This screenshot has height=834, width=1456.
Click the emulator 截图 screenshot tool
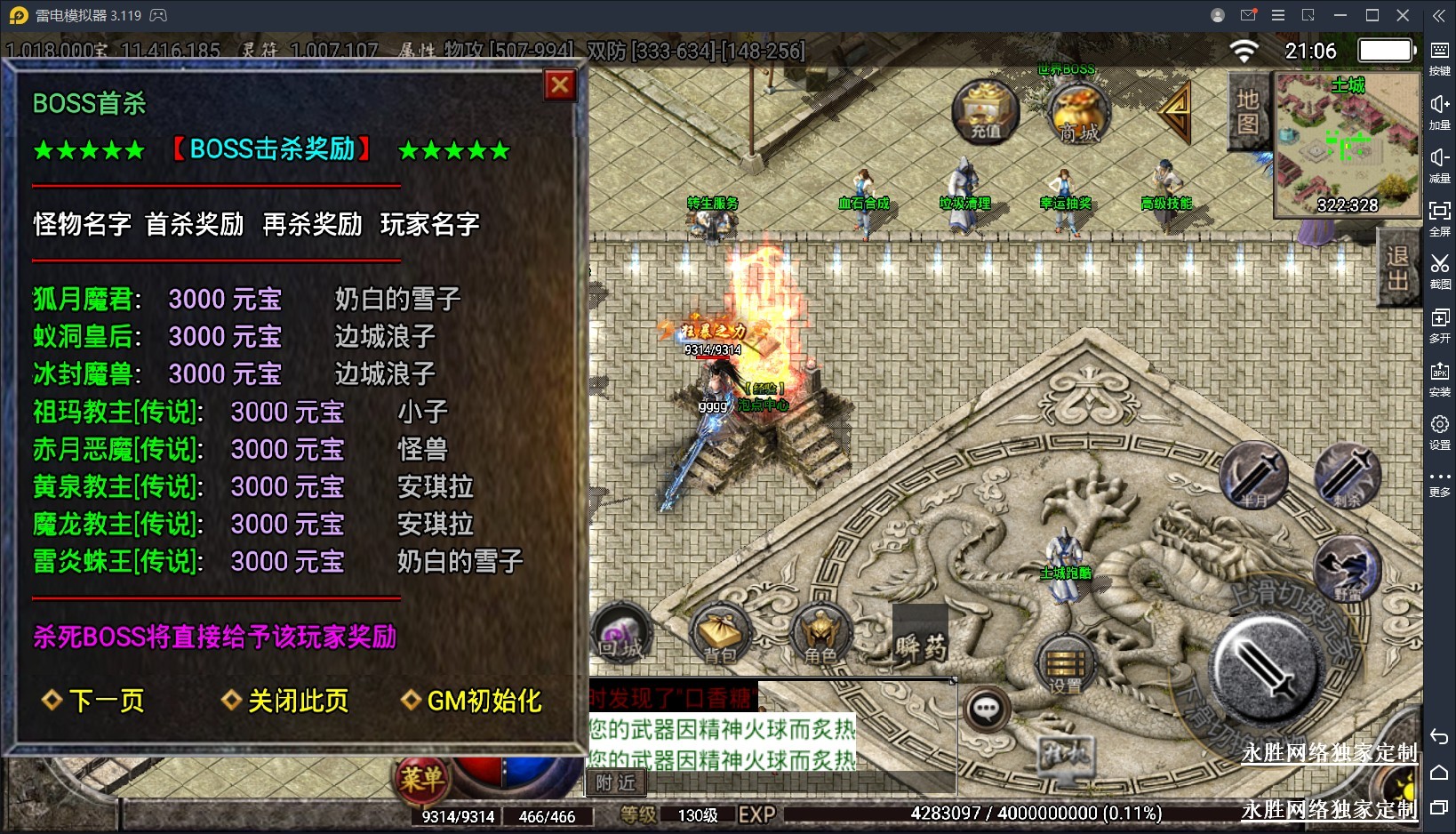[x=1440, y=270]
